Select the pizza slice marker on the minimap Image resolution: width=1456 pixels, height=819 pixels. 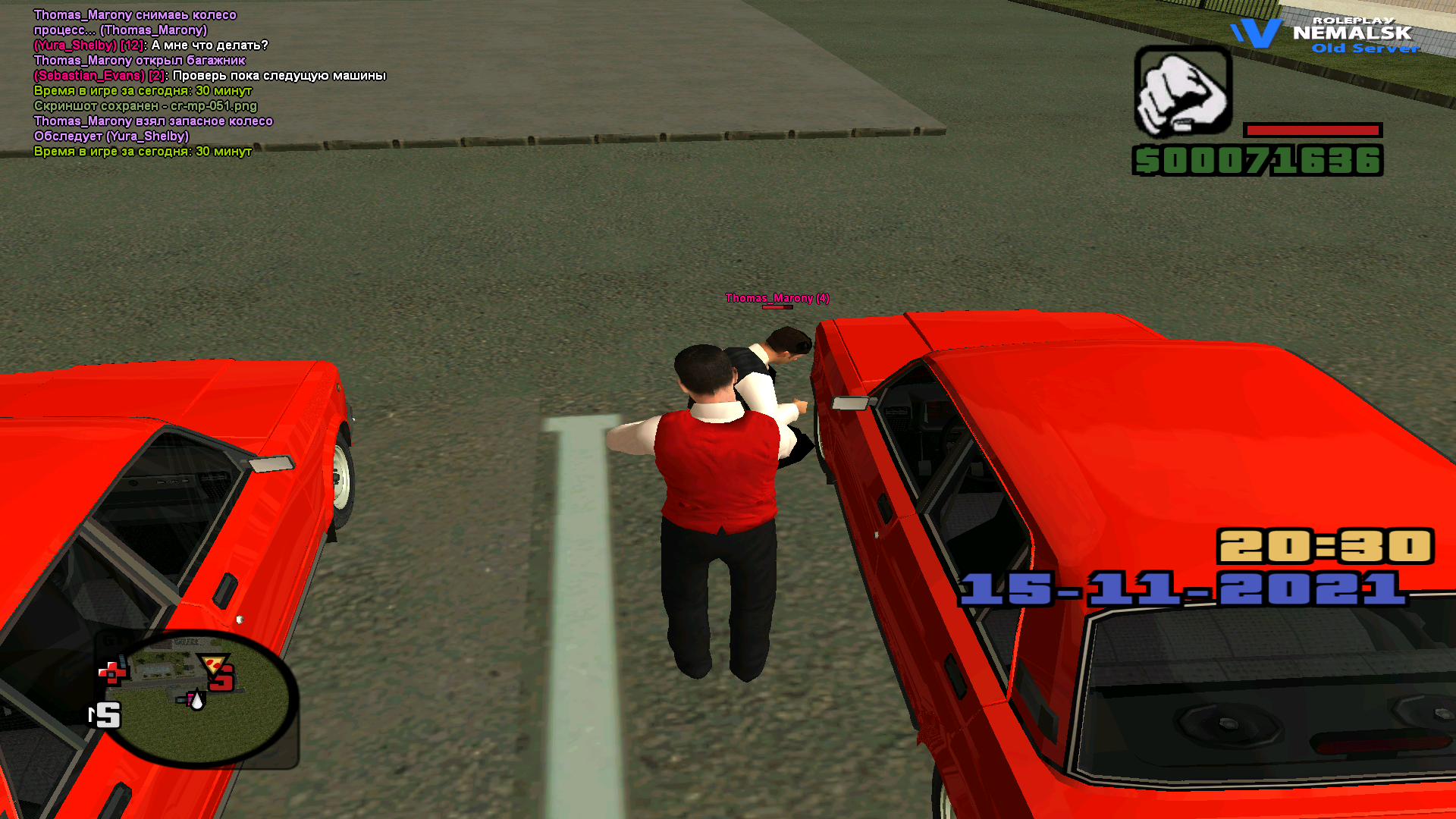(215, 664)
